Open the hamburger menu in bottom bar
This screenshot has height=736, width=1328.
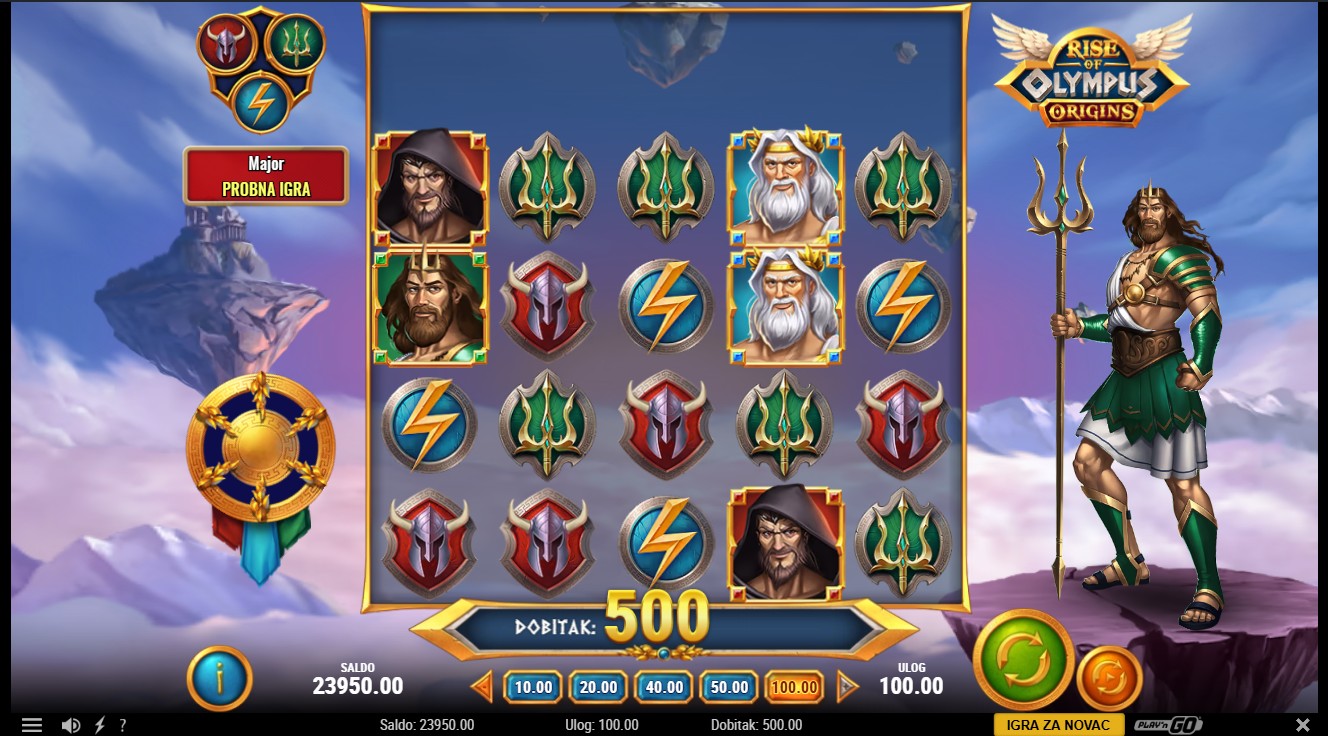32,725
